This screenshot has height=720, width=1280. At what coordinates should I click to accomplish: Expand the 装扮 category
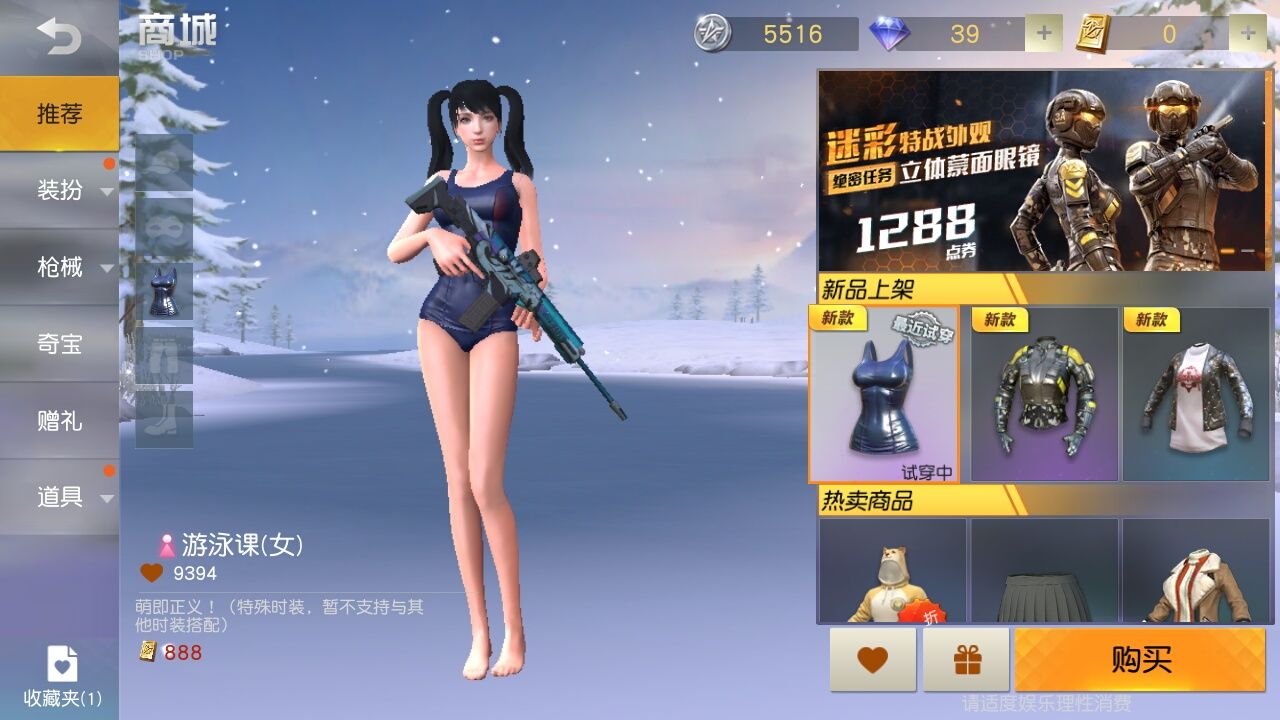[59, 190]
